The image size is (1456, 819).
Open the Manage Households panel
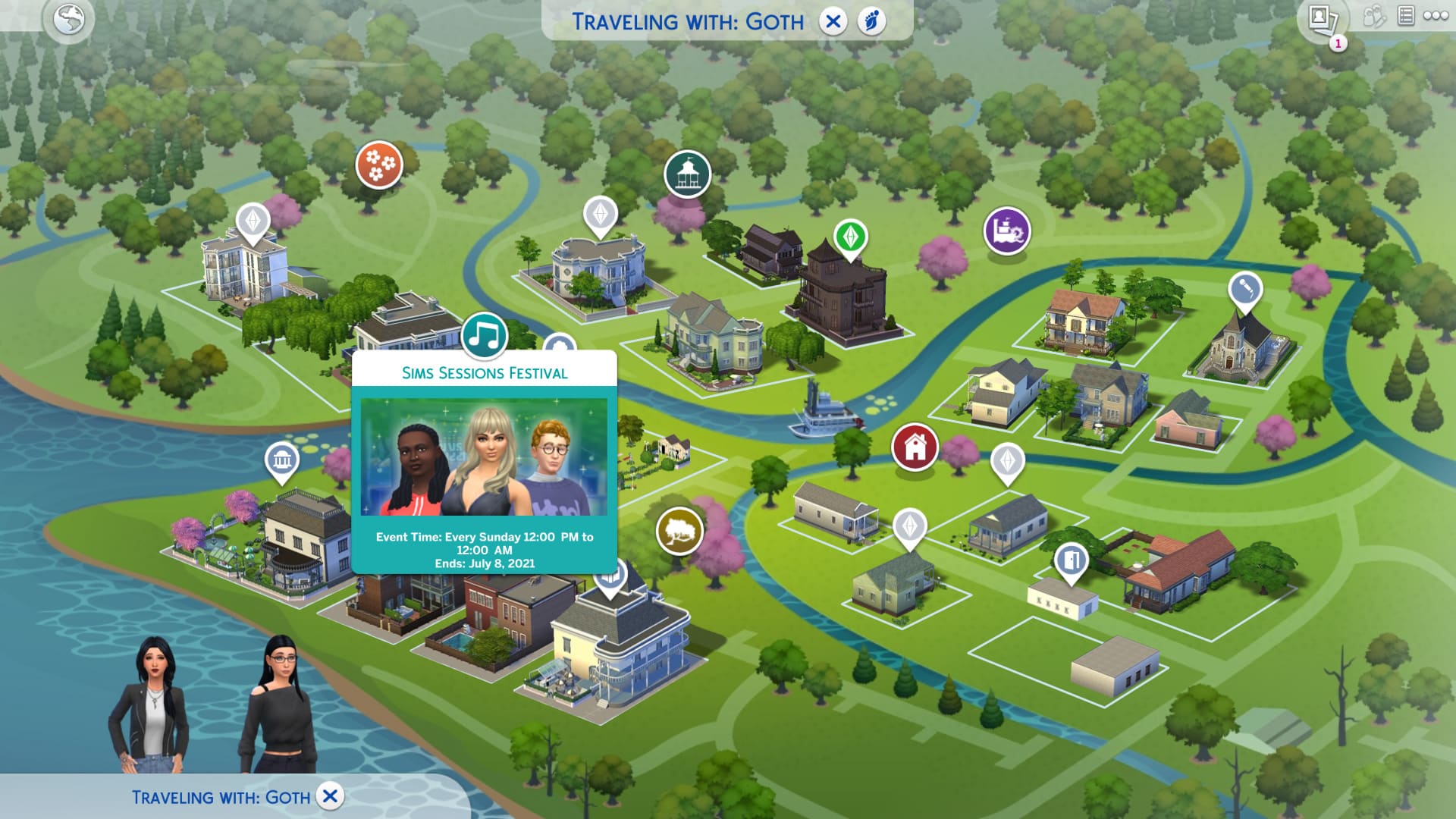point(1373,16)
